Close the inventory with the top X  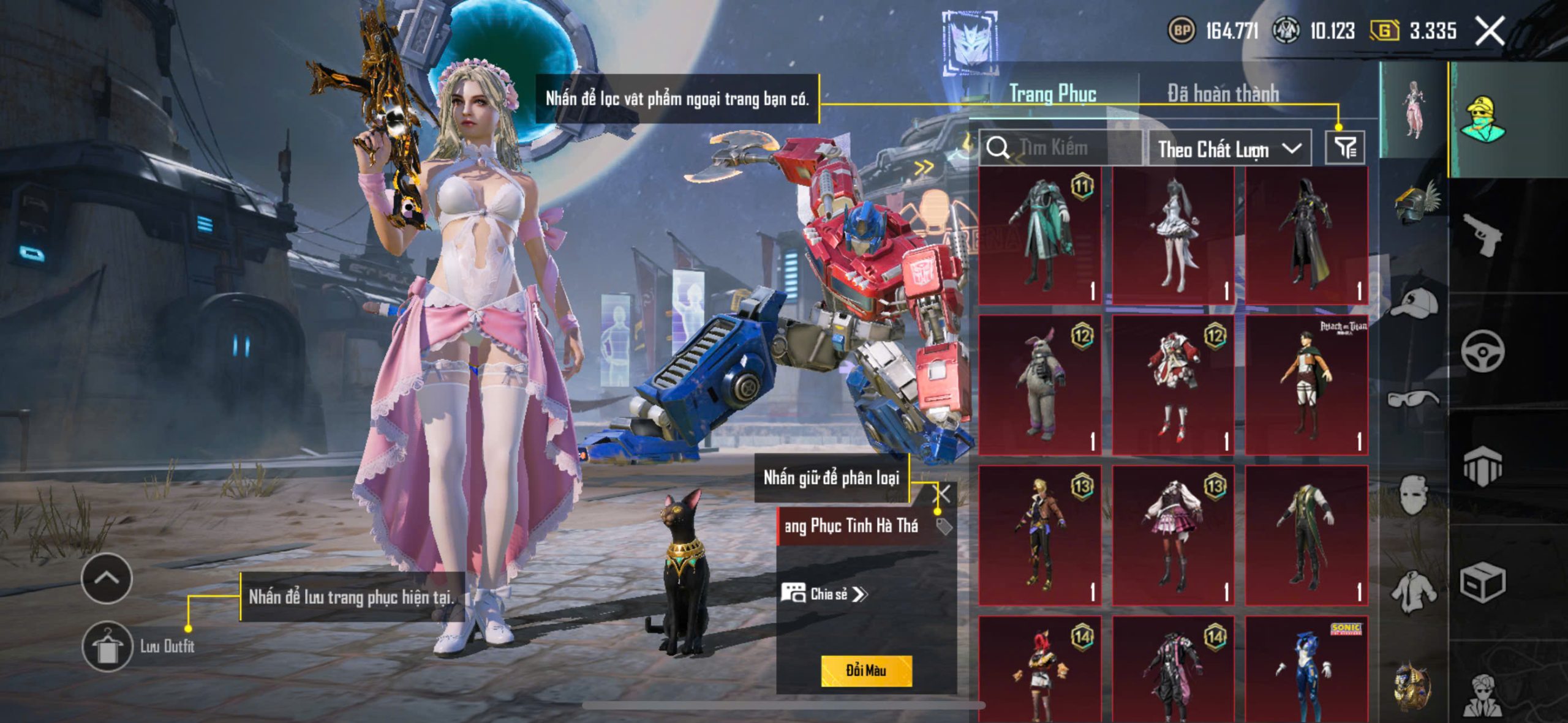click(1489, 31)
